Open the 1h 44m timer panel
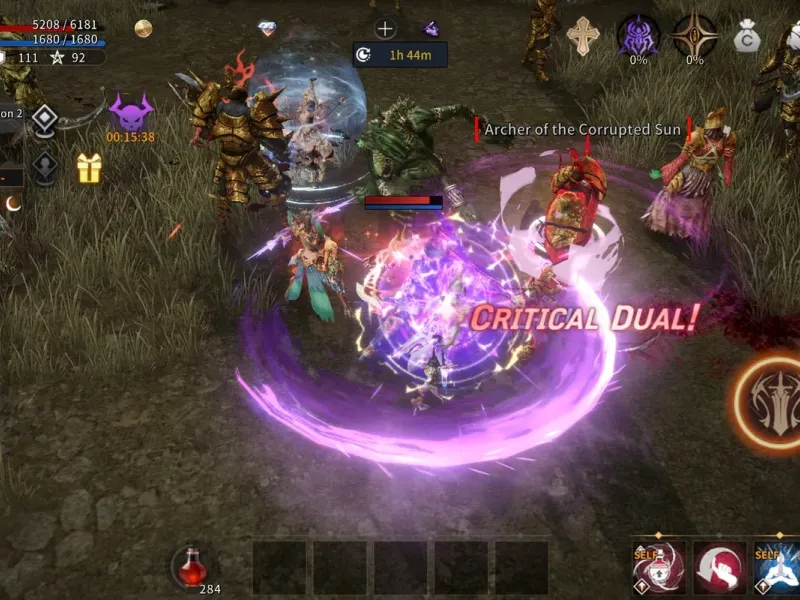Image resolution: width=800 pixels, height=600 pixels. pos(400,55)
